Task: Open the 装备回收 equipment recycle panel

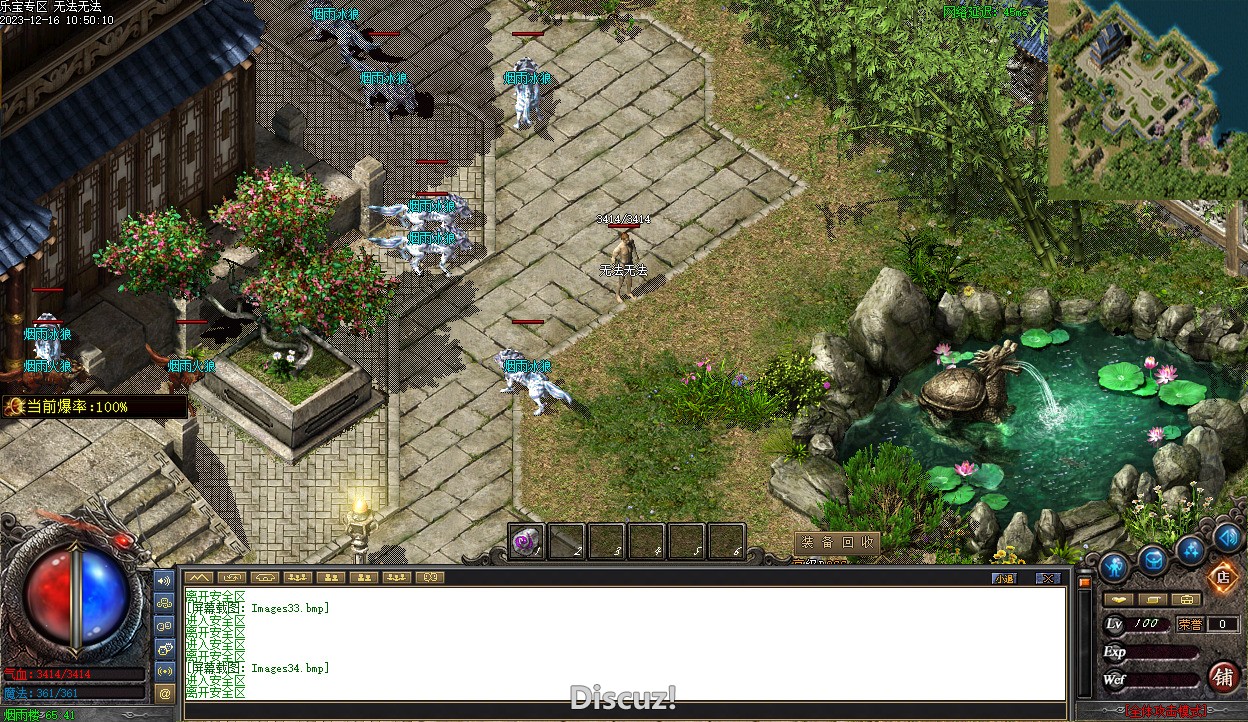Action: pyautogui.click(x=837, y=543)
